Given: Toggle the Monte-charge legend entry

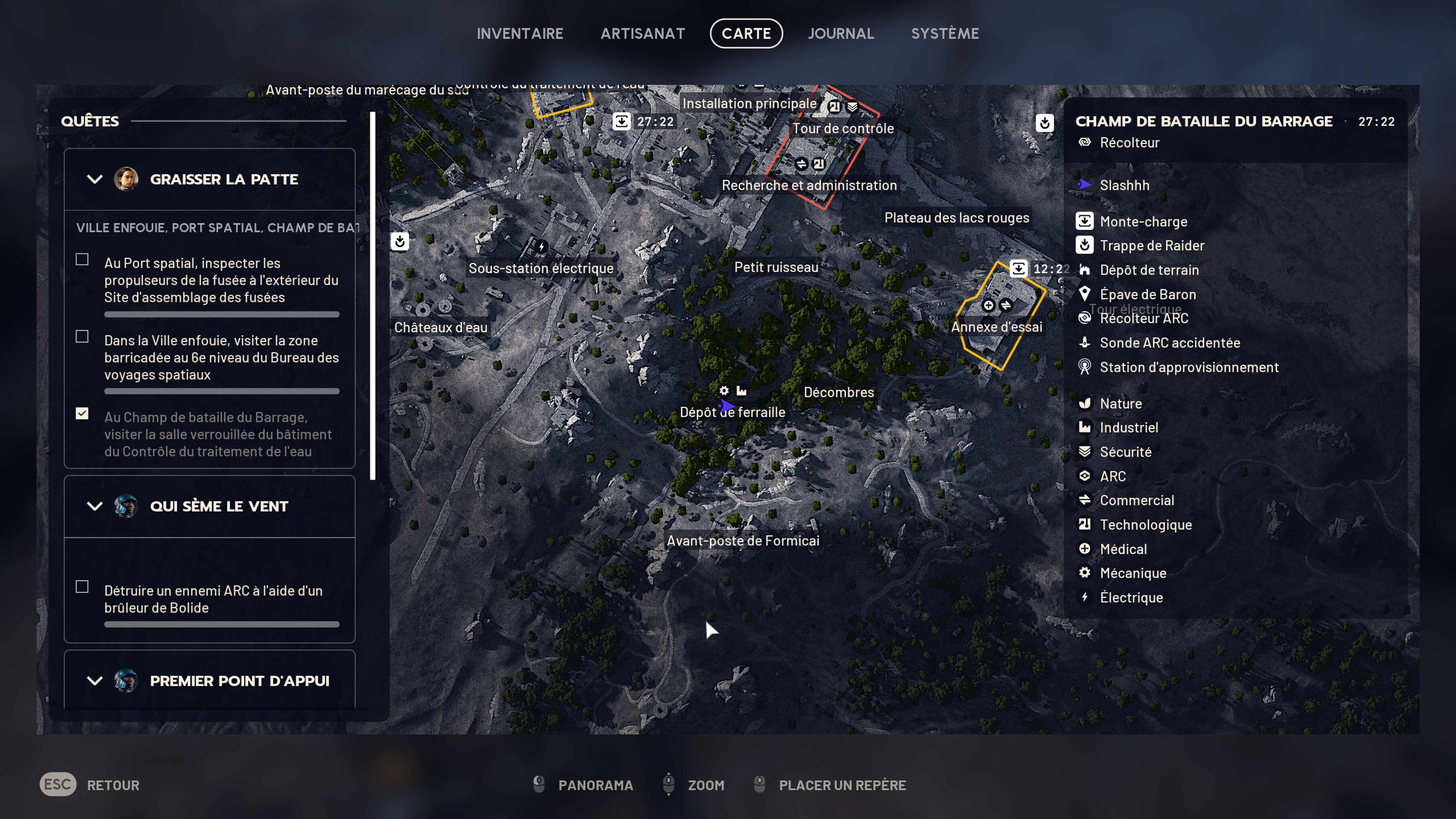Looking at the screenshot, I should [1143, 222].
